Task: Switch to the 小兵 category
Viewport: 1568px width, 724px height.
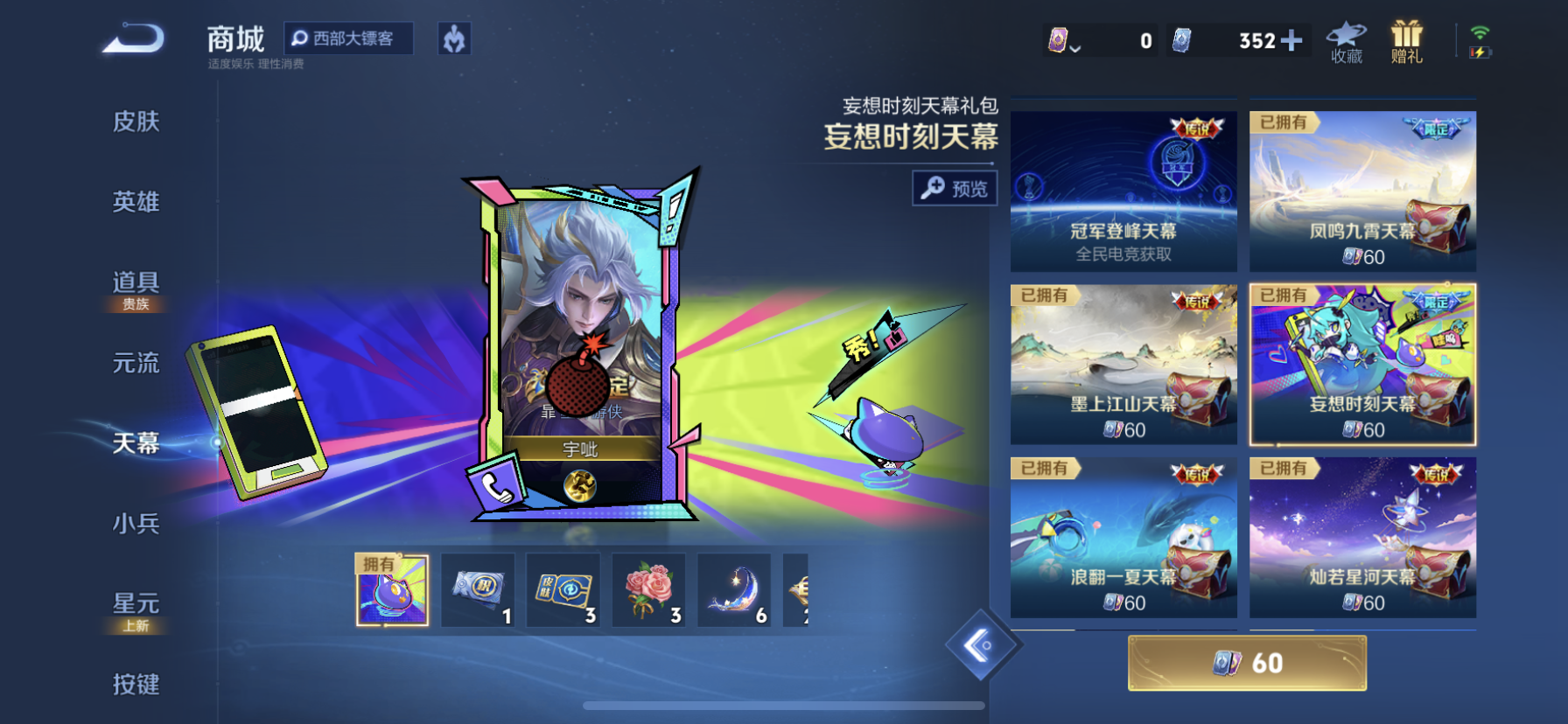Action: 136,524
